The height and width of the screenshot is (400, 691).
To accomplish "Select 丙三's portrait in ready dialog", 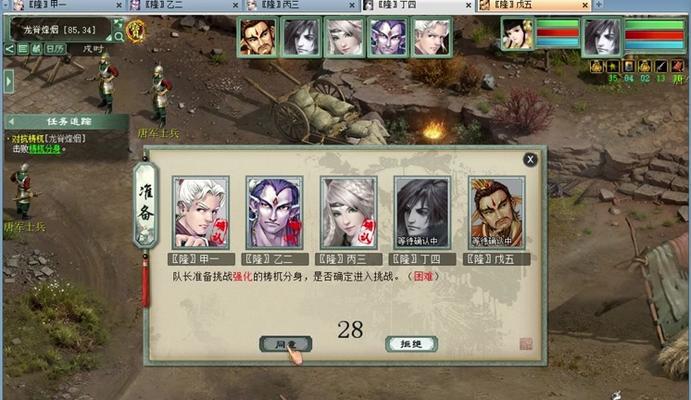I will [x=348, y=212].
